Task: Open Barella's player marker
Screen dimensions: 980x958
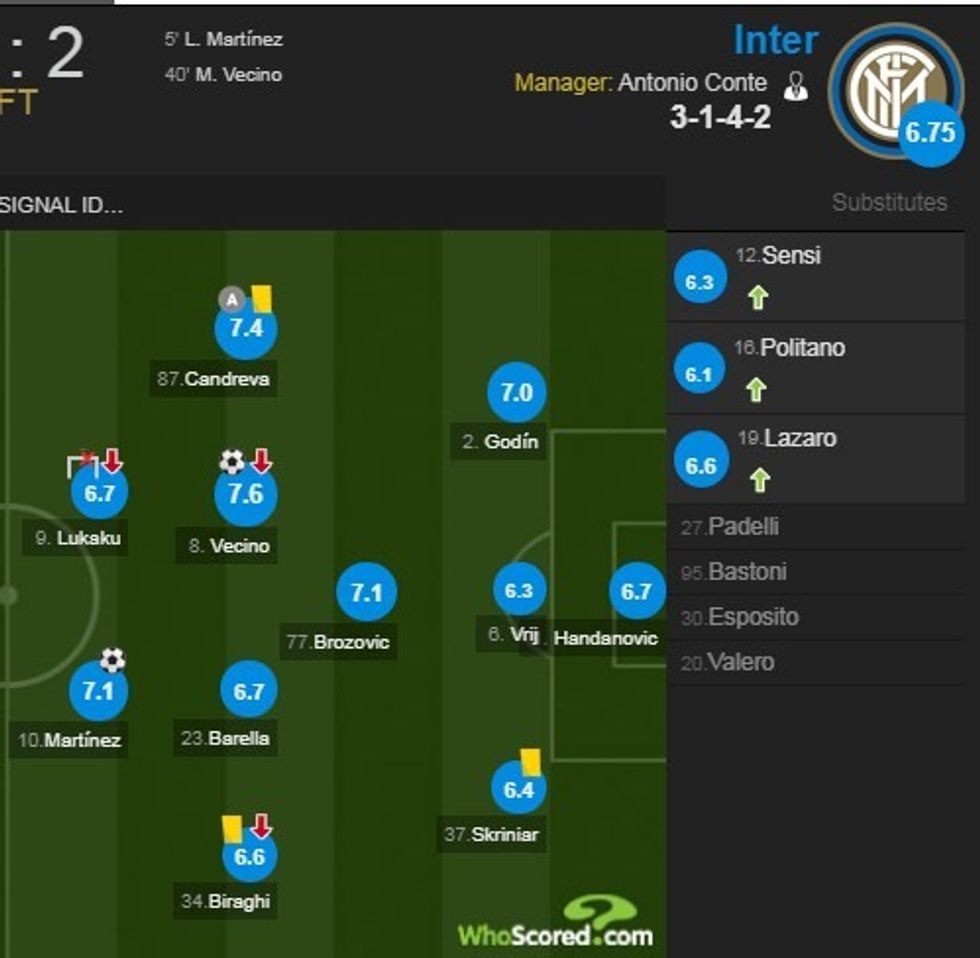Action: [x=248, y=691]
